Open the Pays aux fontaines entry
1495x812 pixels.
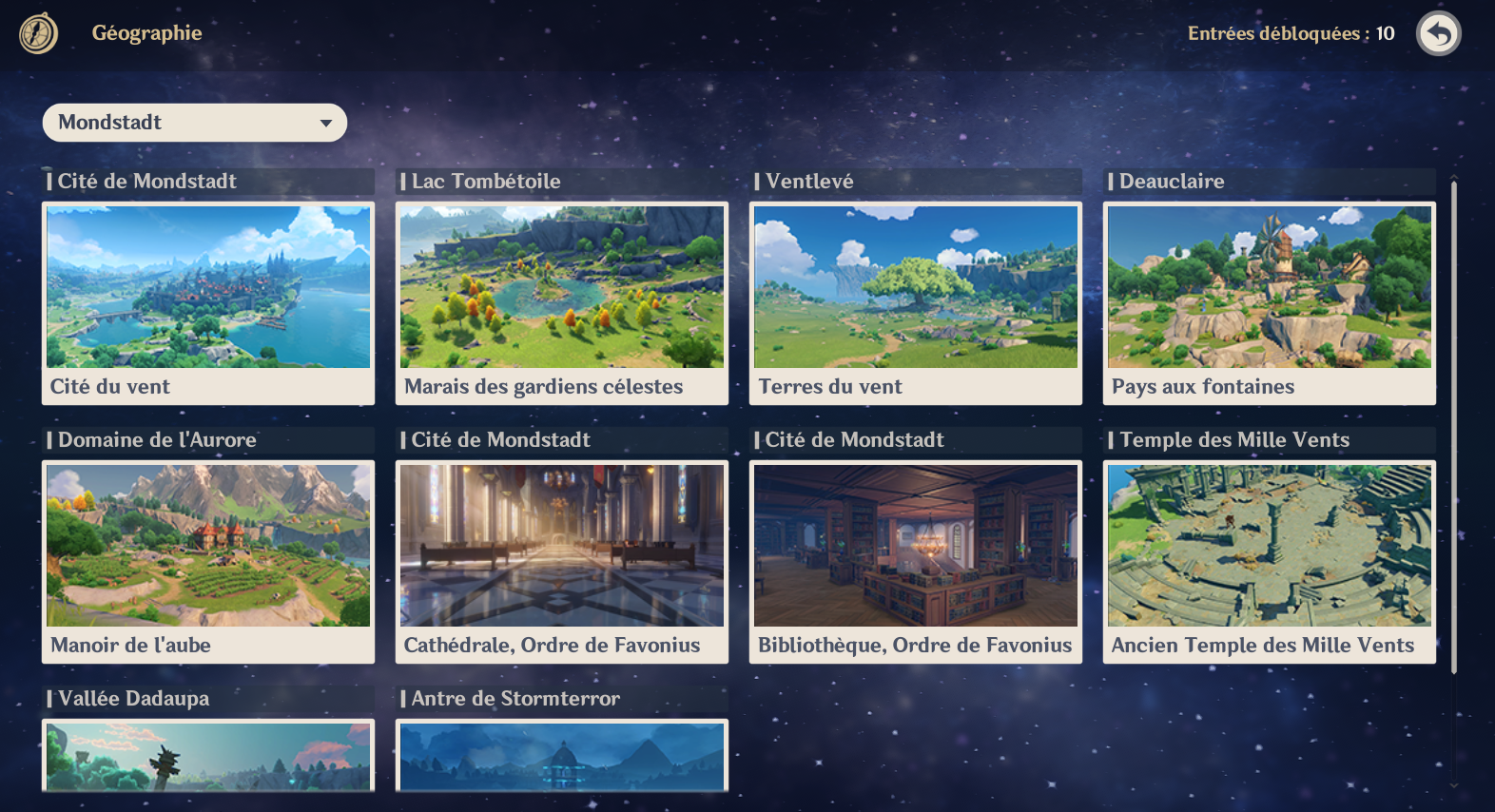pyautogui.click(x=1269, y=286)
